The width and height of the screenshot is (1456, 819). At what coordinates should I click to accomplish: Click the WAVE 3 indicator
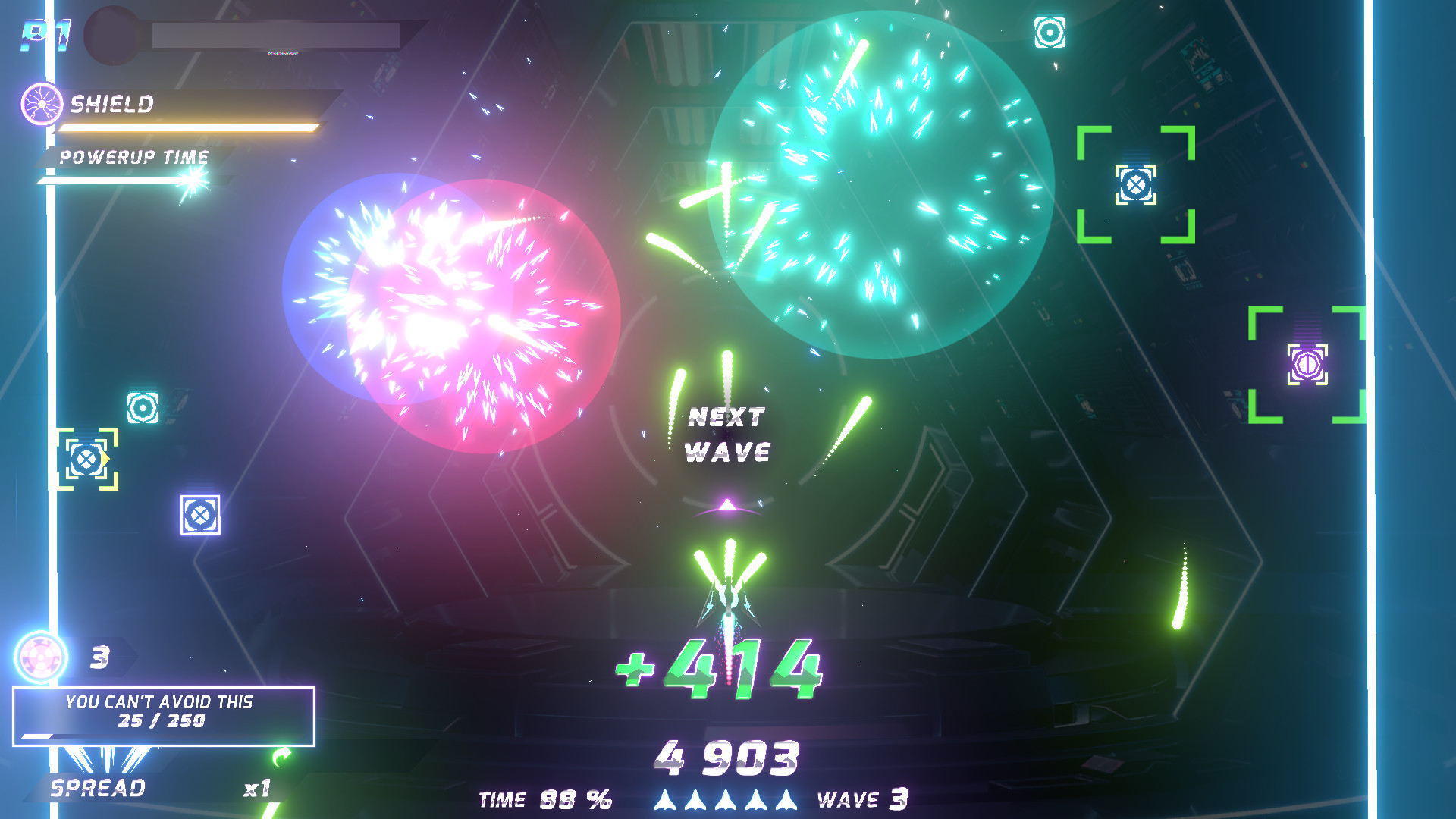coord(864,799)
